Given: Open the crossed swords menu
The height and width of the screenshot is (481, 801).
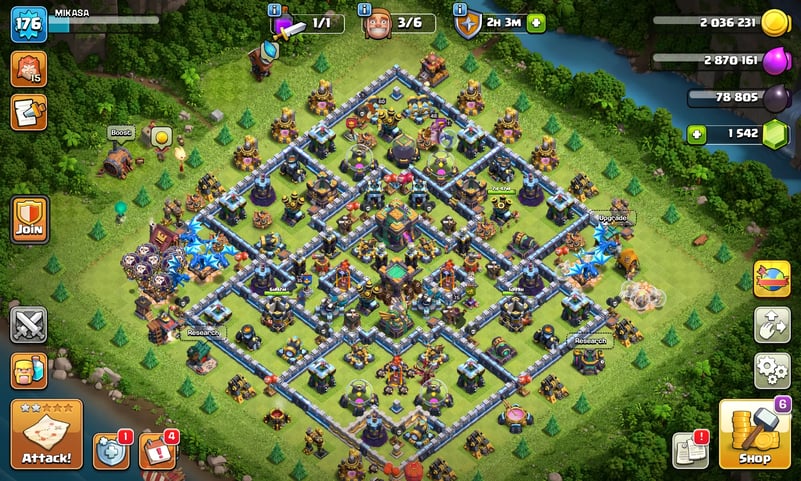Looking at the screenshot, I should click(30, 325).
